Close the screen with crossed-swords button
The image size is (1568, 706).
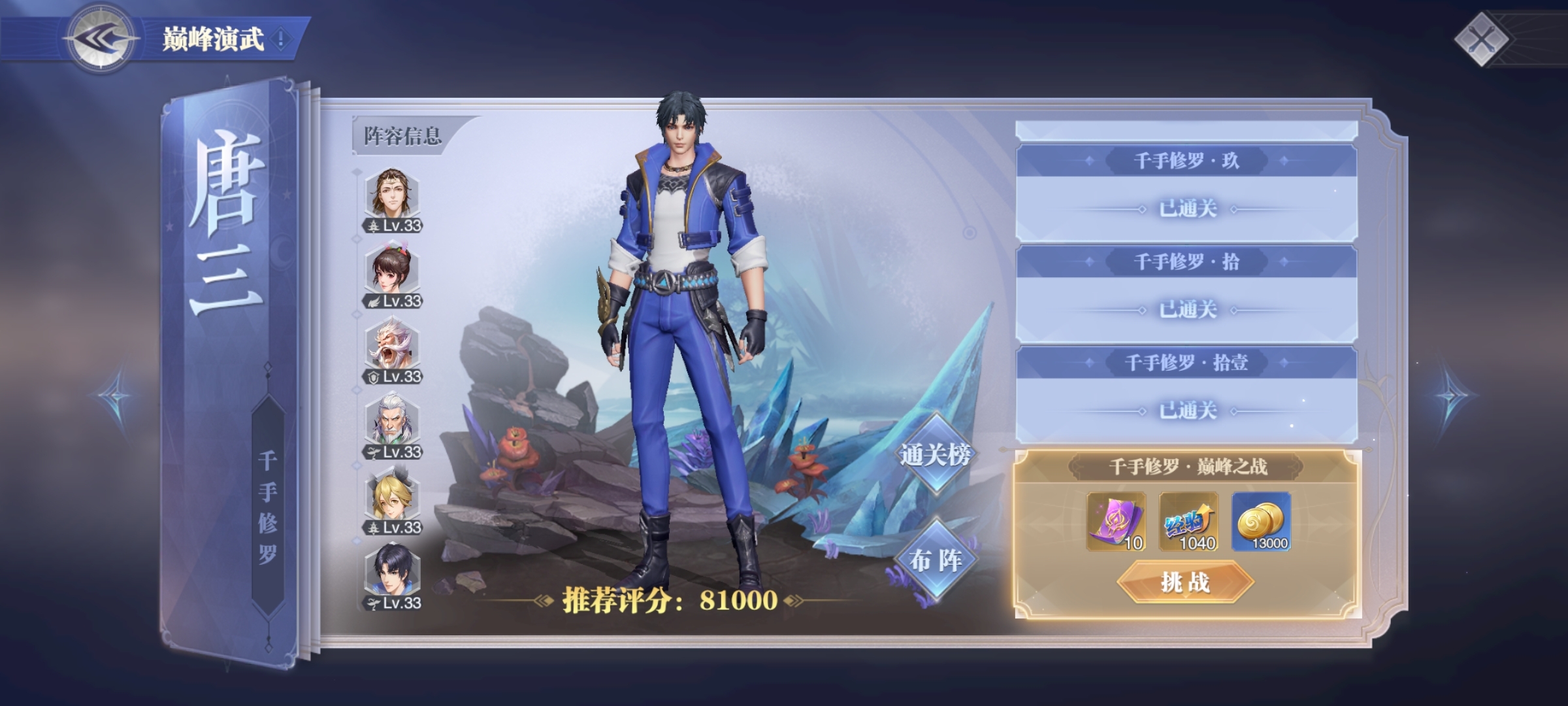[x=1481, y=39]
